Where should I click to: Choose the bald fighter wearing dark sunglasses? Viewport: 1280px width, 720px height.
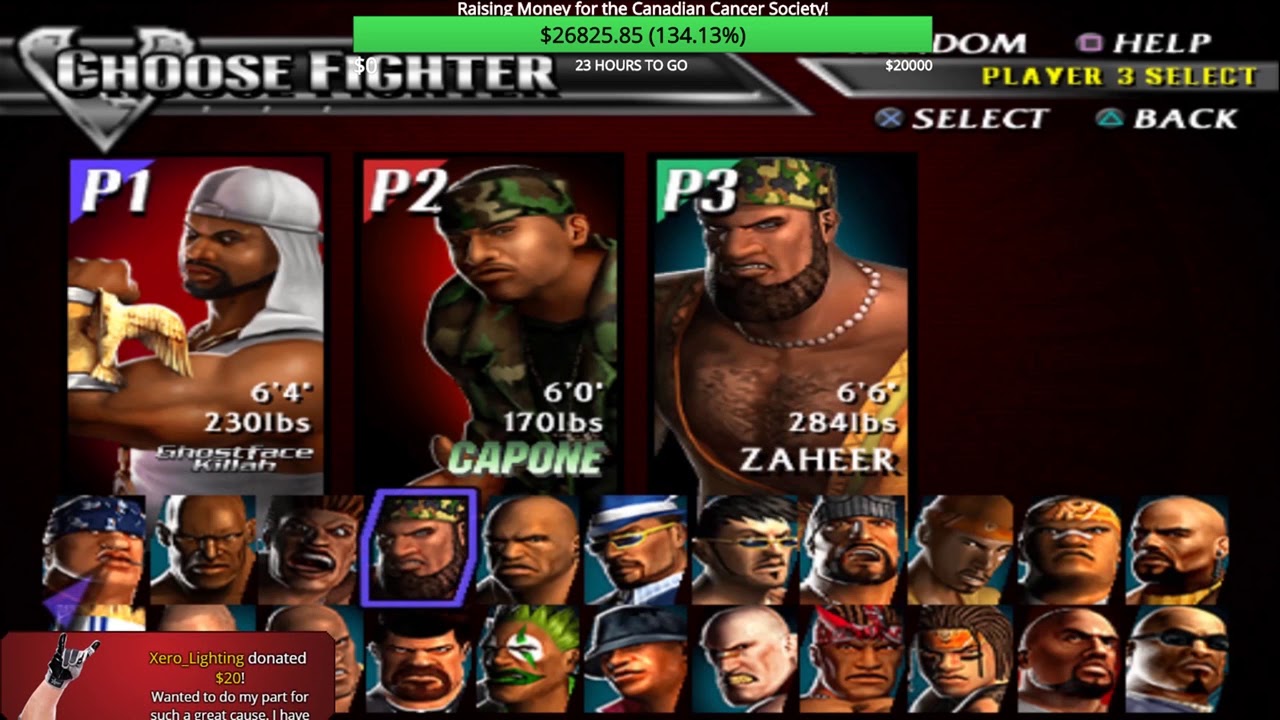1176,658
